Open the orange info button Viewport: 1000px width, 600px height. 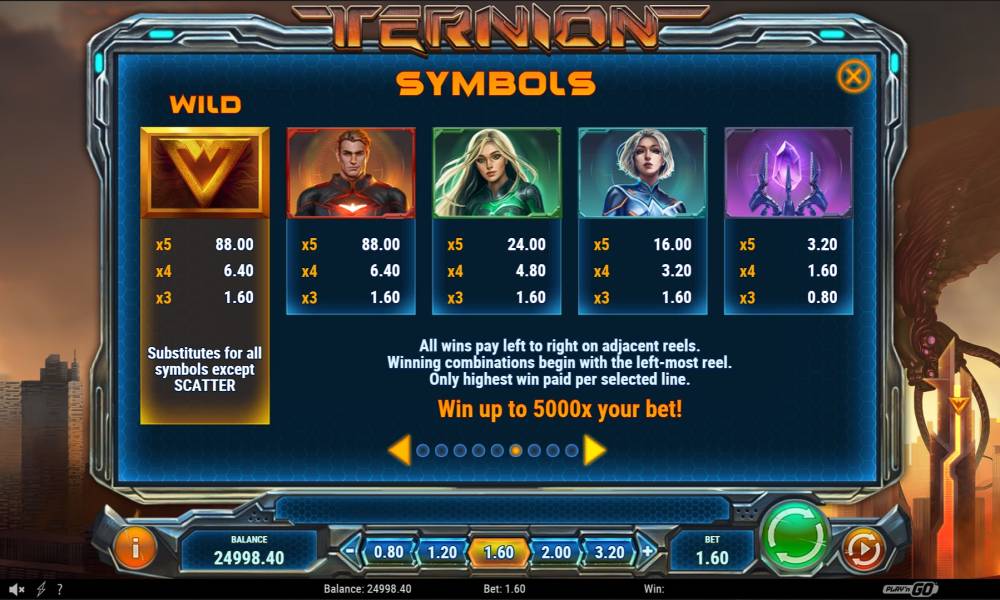(x=136, y=548)
